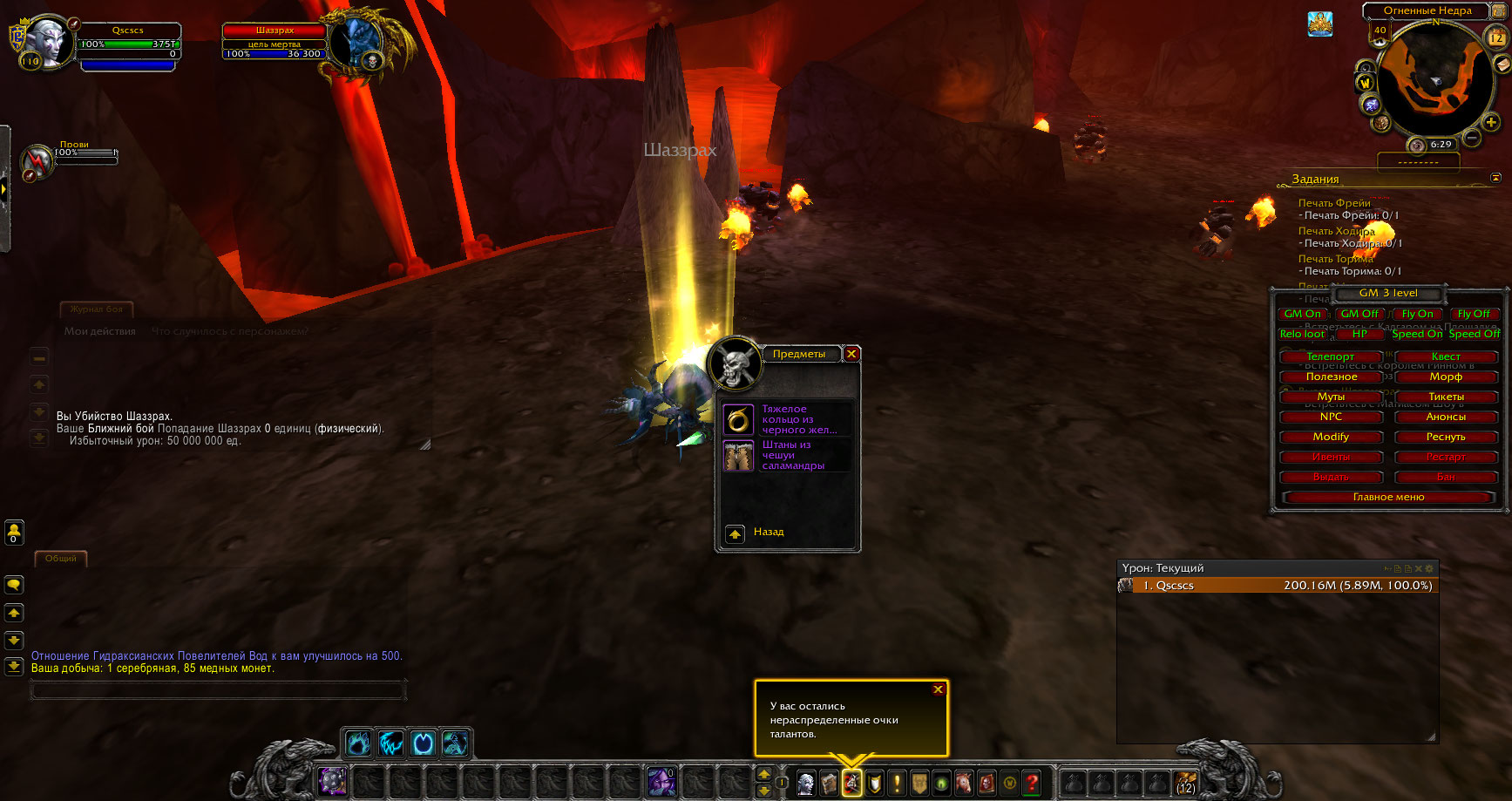Viewport: 1512px width, 801px height.
Task: Switch to the Общий chat tab
Action: [x=61, y=559]
